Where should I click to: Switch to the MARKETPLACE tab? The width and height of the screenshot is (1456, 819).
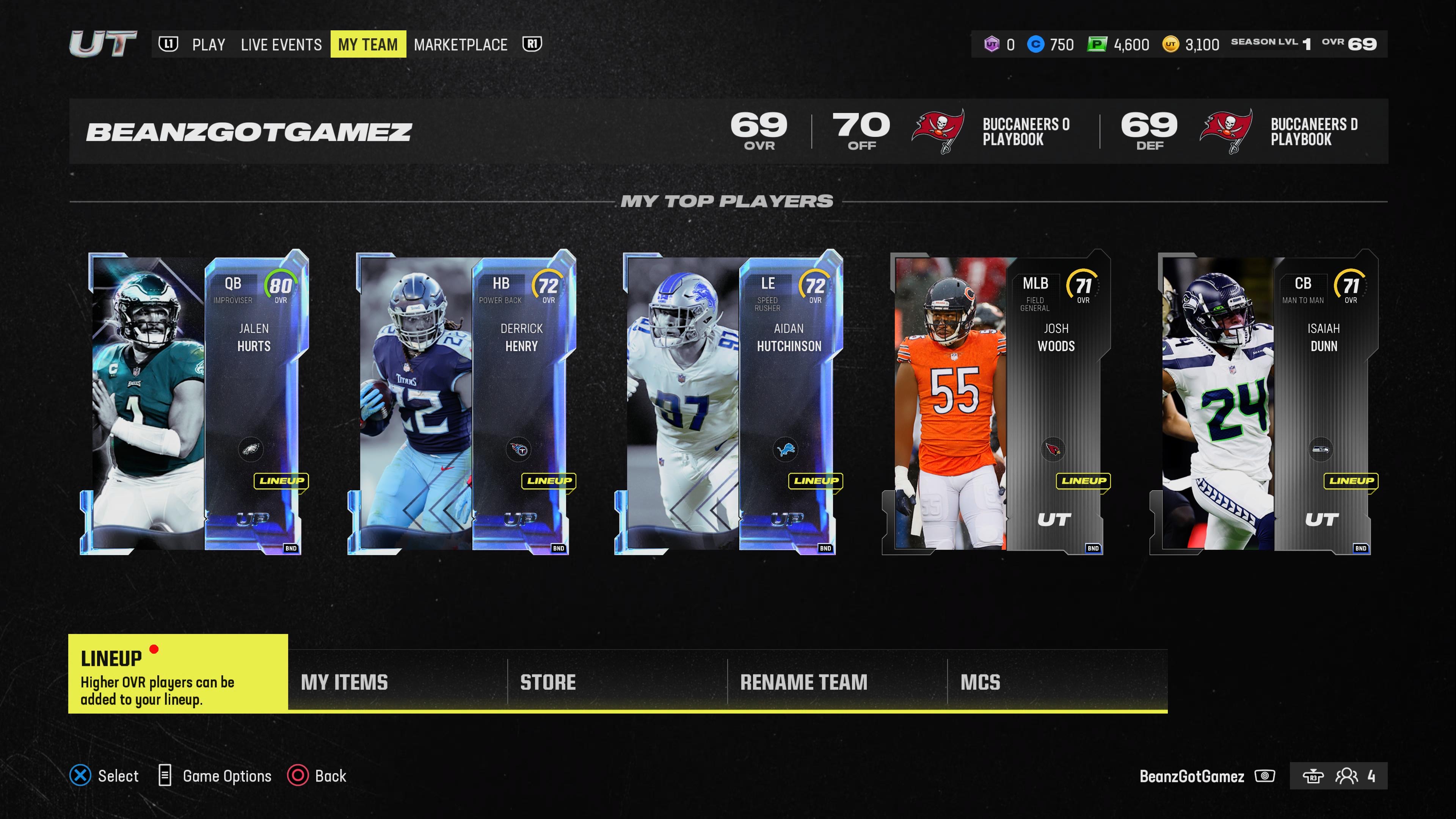460,44
